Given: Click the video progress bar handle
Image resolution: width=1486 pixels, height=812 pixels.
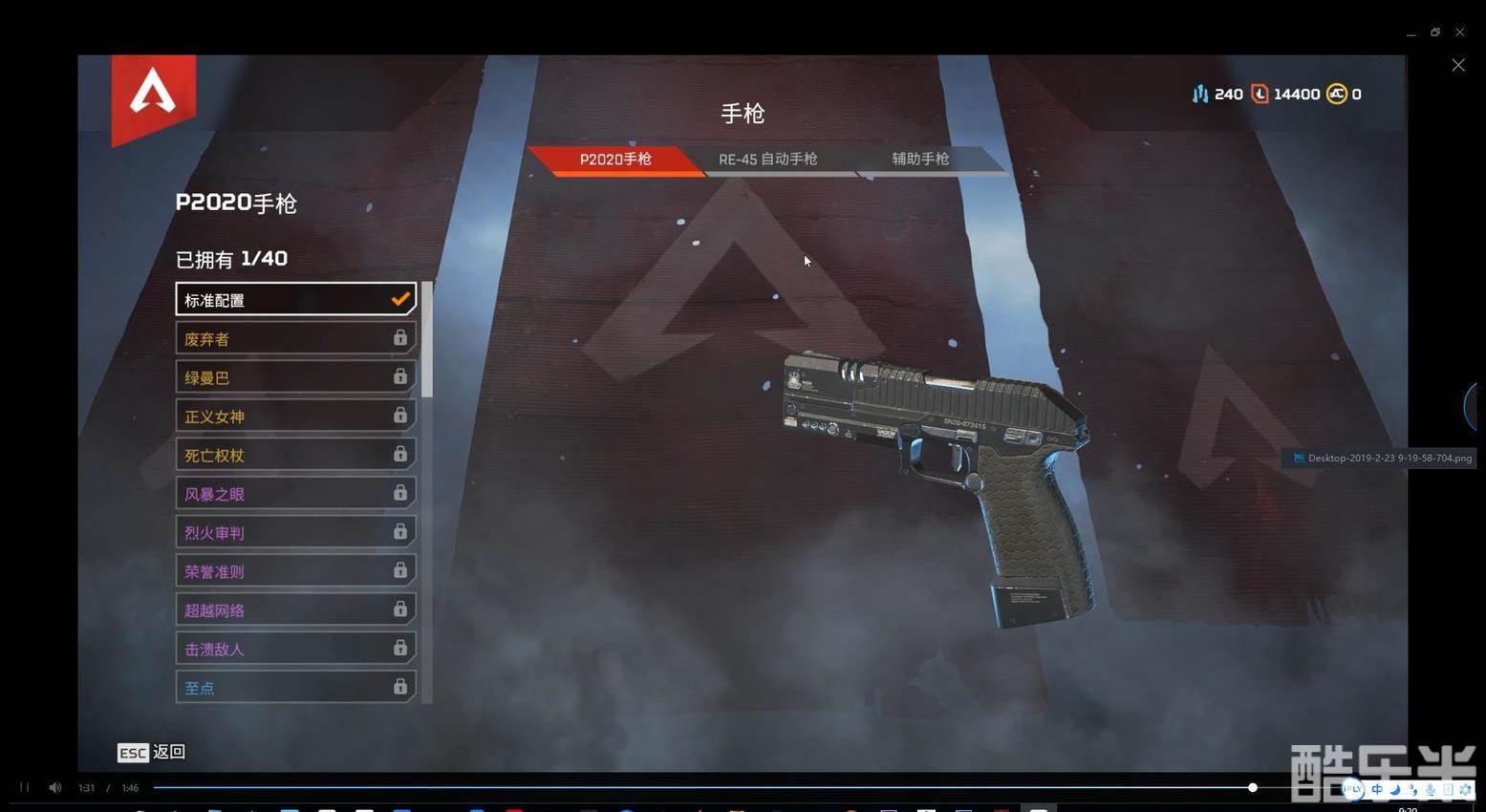Looking at the screenshot, I should 1252,787.
